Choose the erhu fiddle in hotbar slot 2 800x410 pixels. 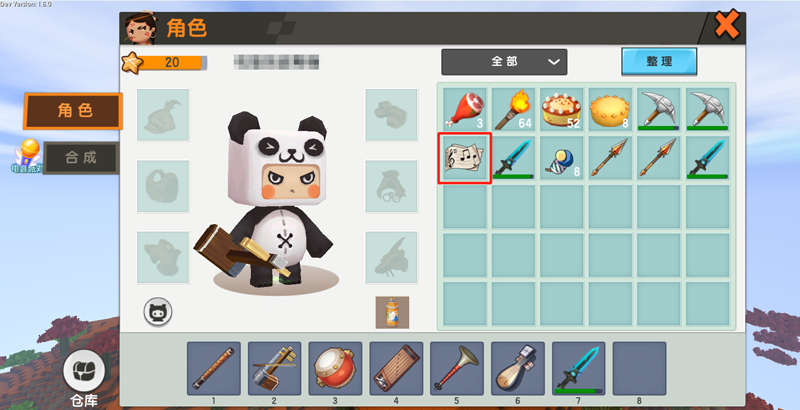pyautogui.click(x=274, y=367)
